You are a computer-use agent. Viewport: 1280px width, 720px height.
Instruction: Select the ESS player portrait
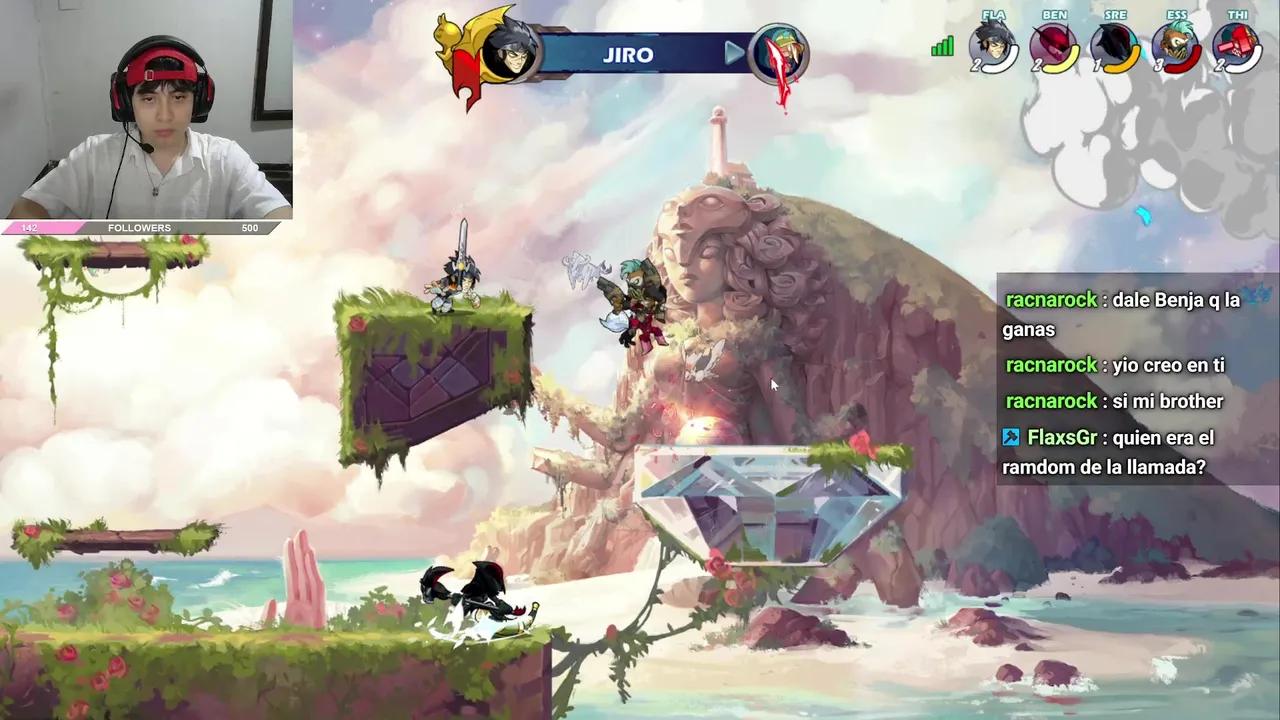[1176, 45]
